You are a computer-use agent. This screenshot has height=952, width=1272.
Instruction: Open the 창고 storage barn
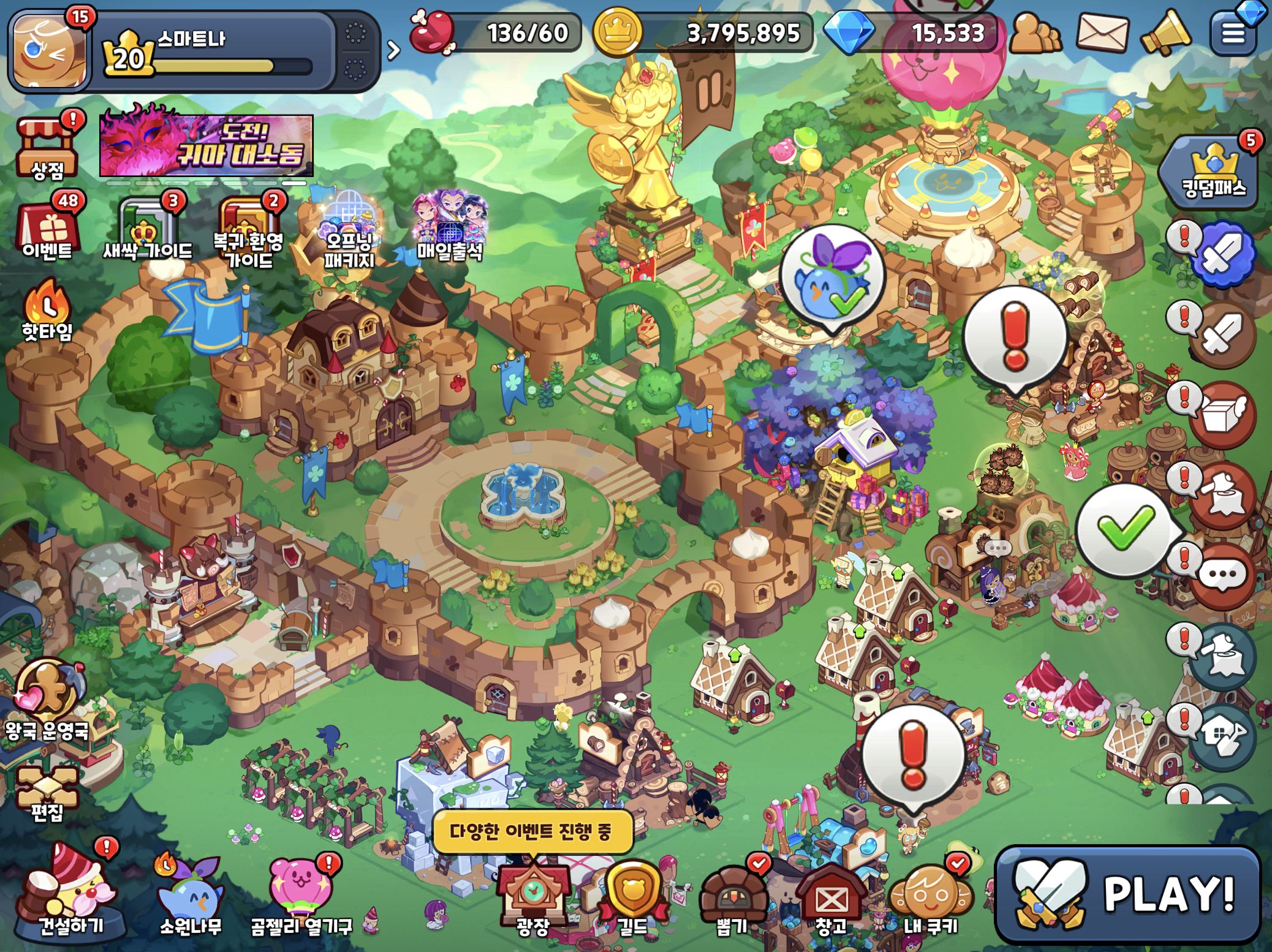click(x=831, y=897)
